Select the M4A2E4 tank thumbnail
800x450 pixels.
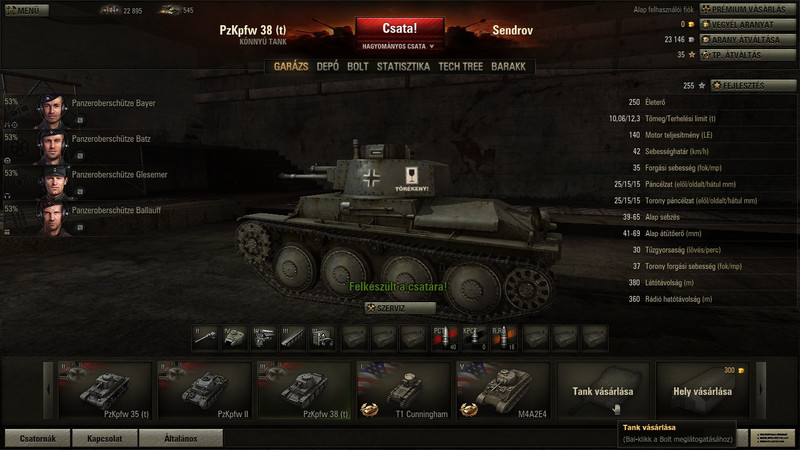503,390
